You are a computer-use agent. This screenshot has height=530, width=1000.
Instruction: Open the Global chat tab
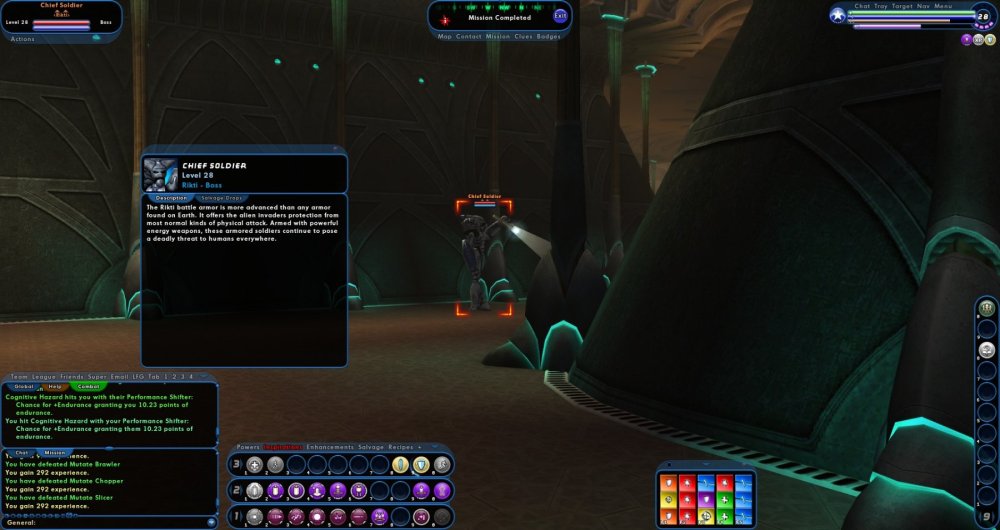(24, 386)
